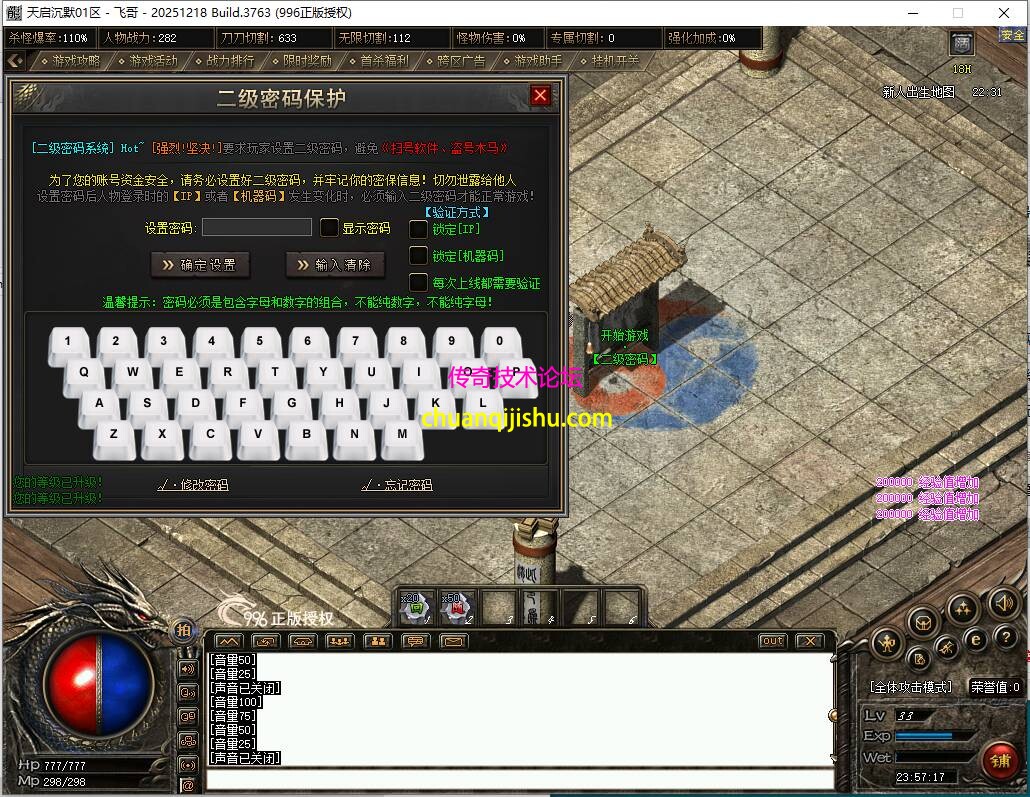Viewport: 1030px width, 797px height.
Task: Choose the 忘记密码 link
Action: (x=398, y=485)
